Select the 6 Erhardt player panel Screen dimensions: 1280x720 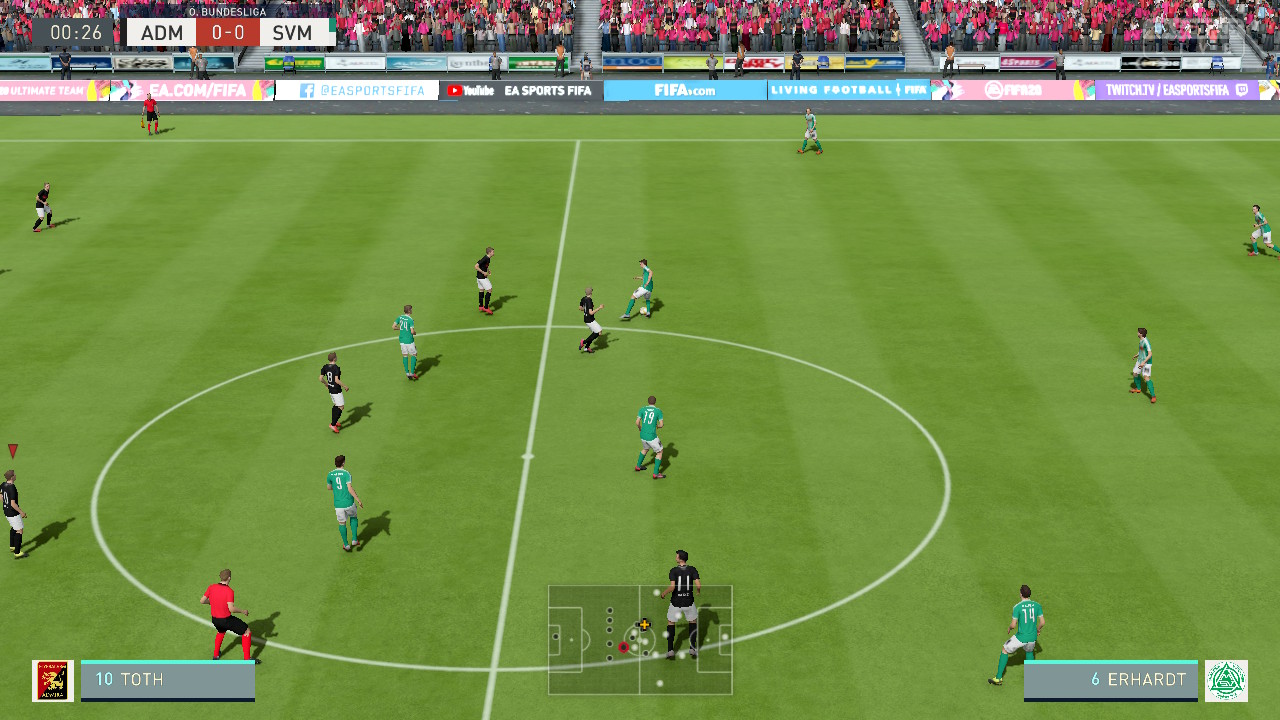[1110, 680]
